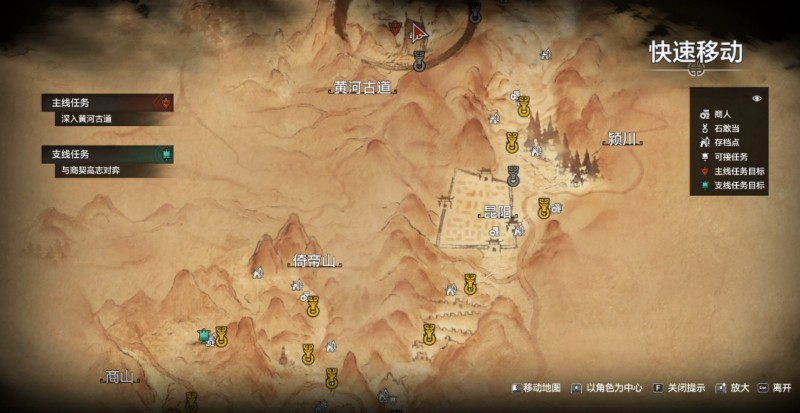Click the 放大 zoom in option
This screenshot has height=413, width=800.
732,388
